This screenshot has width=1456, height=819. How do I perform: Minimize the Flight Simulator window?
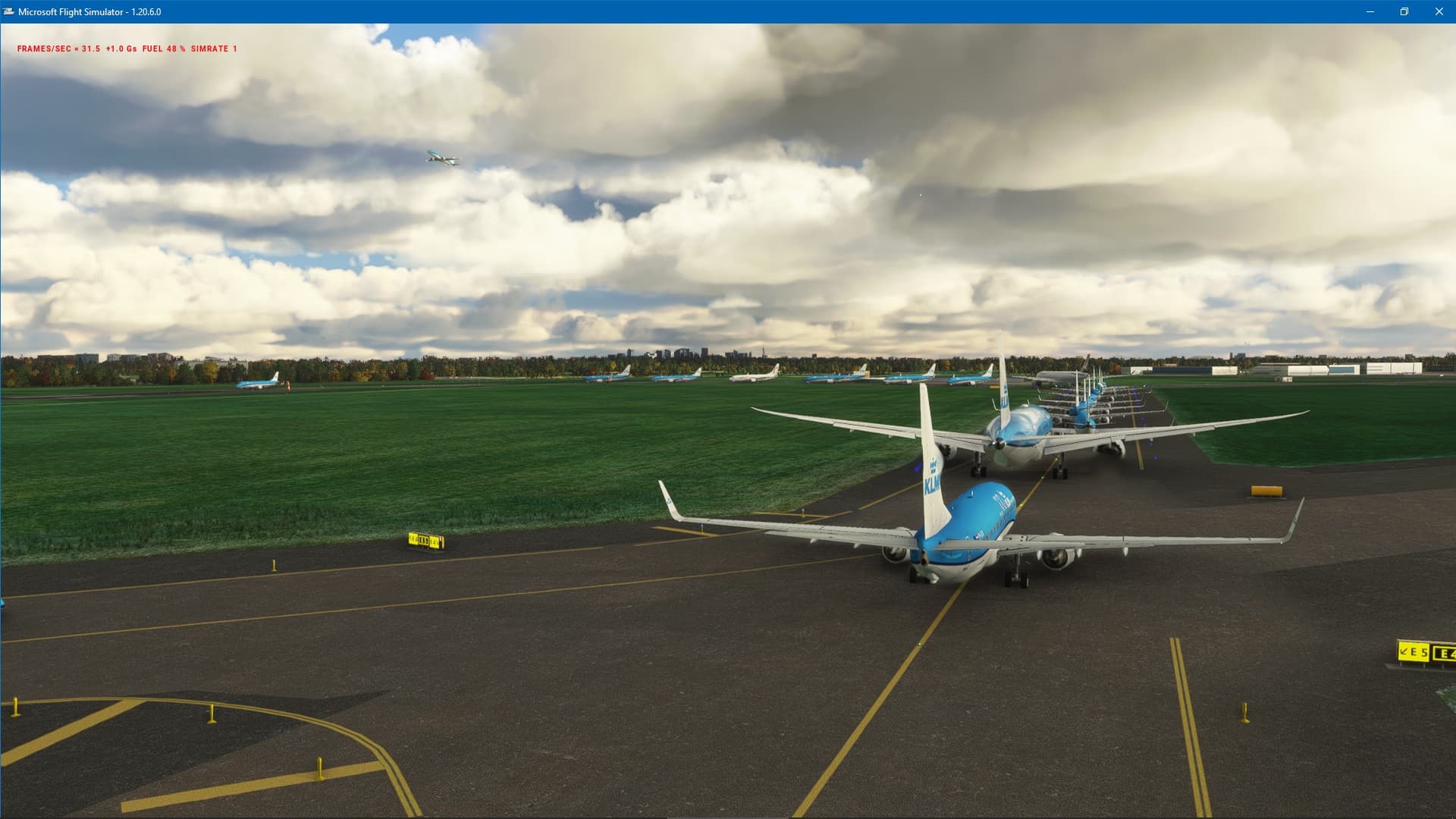coord(1370,11)
